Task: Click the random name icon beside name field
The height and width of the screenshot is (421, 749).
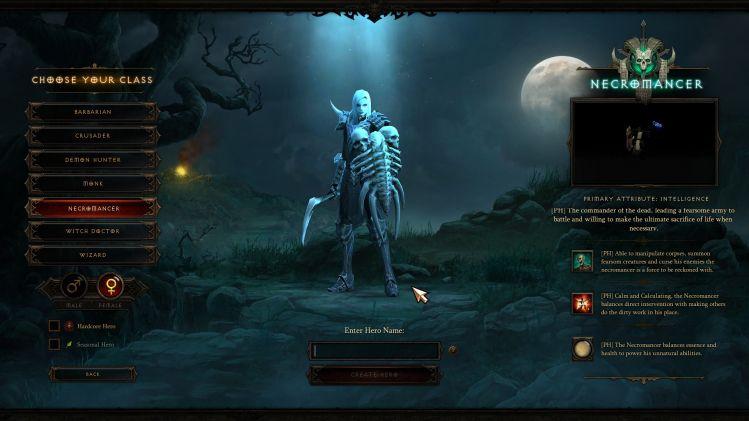Action: click(453, 350)
